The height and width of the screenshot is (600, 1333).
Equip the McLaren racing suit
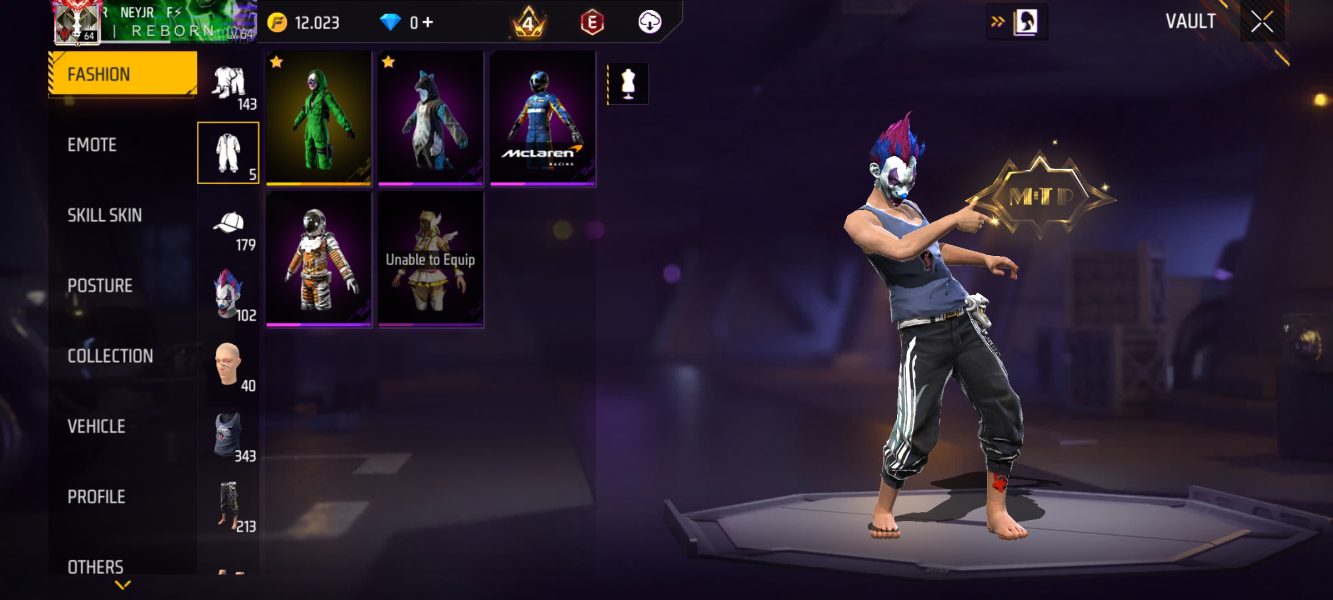(543, 118)
